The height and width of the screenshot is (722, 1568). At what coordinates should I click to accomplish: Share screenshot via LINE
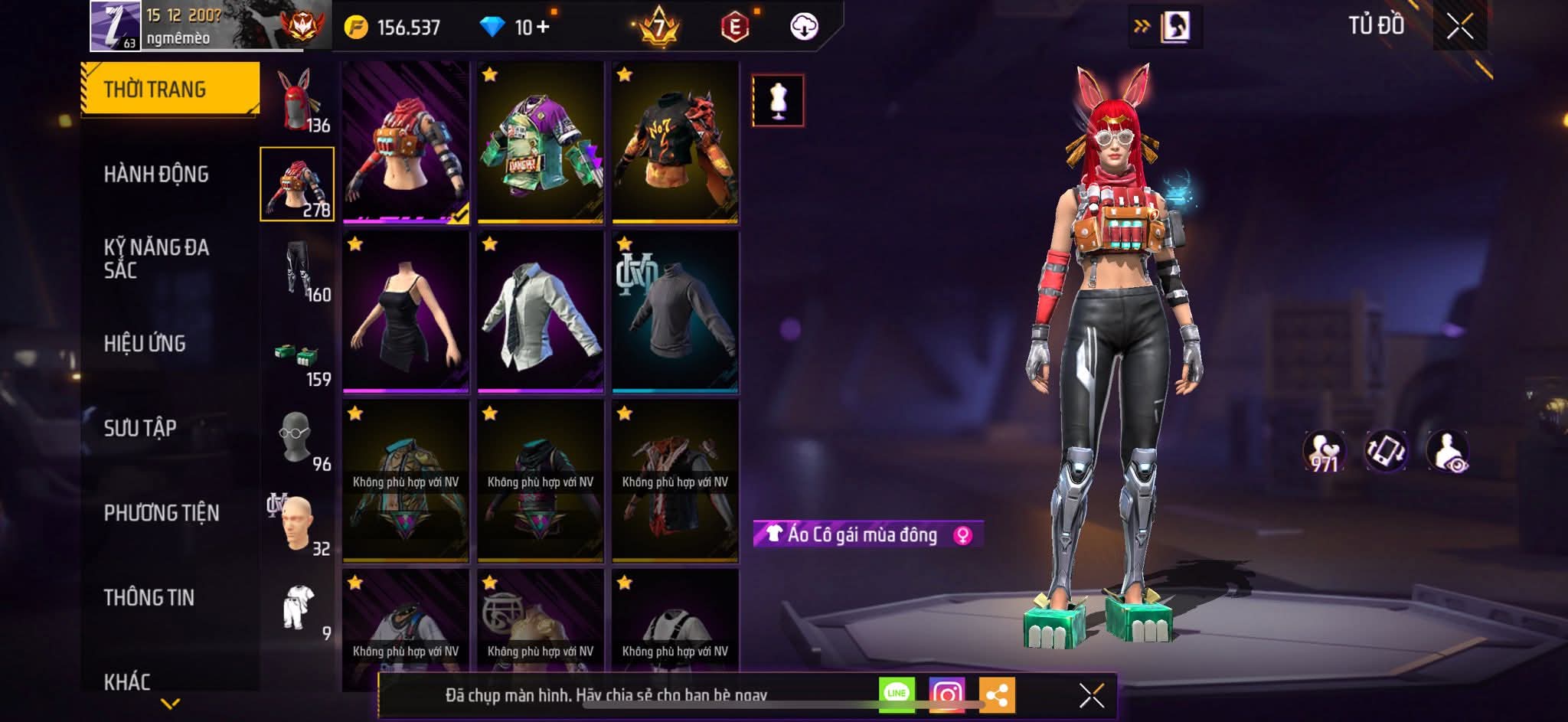pyautogui.click(x=897, y=694)
